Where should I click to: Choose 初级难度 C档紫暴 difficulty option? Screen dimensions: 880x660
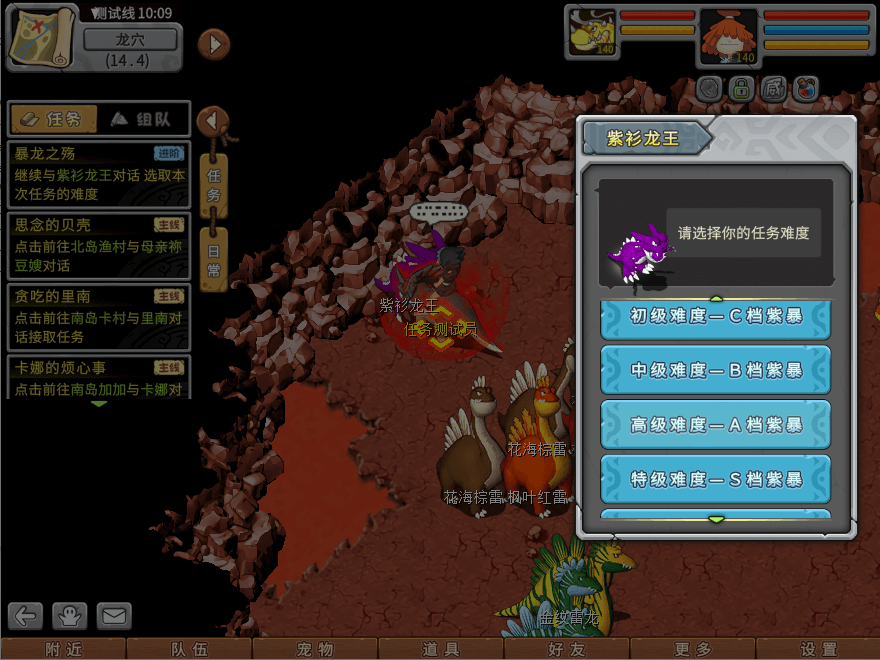click(x=715, y=316)
